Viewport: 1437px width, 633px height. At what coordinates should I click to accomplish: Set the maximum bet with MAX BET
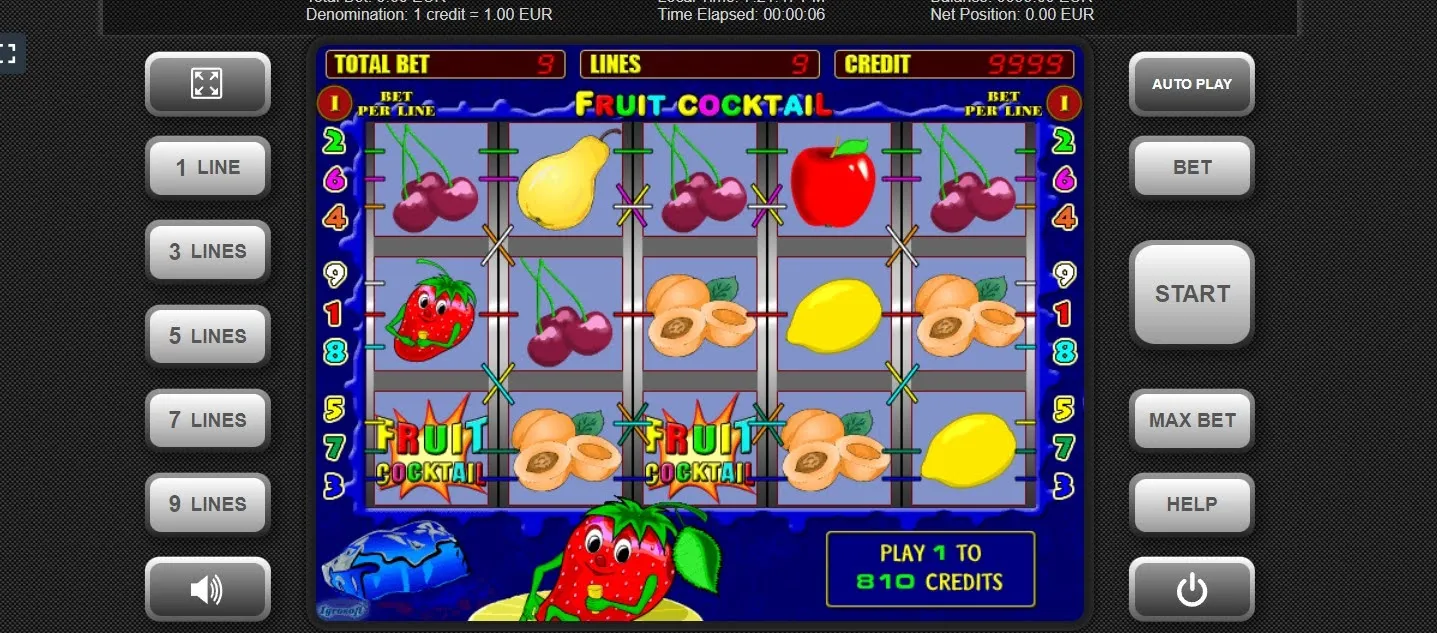coord(1191,420)
